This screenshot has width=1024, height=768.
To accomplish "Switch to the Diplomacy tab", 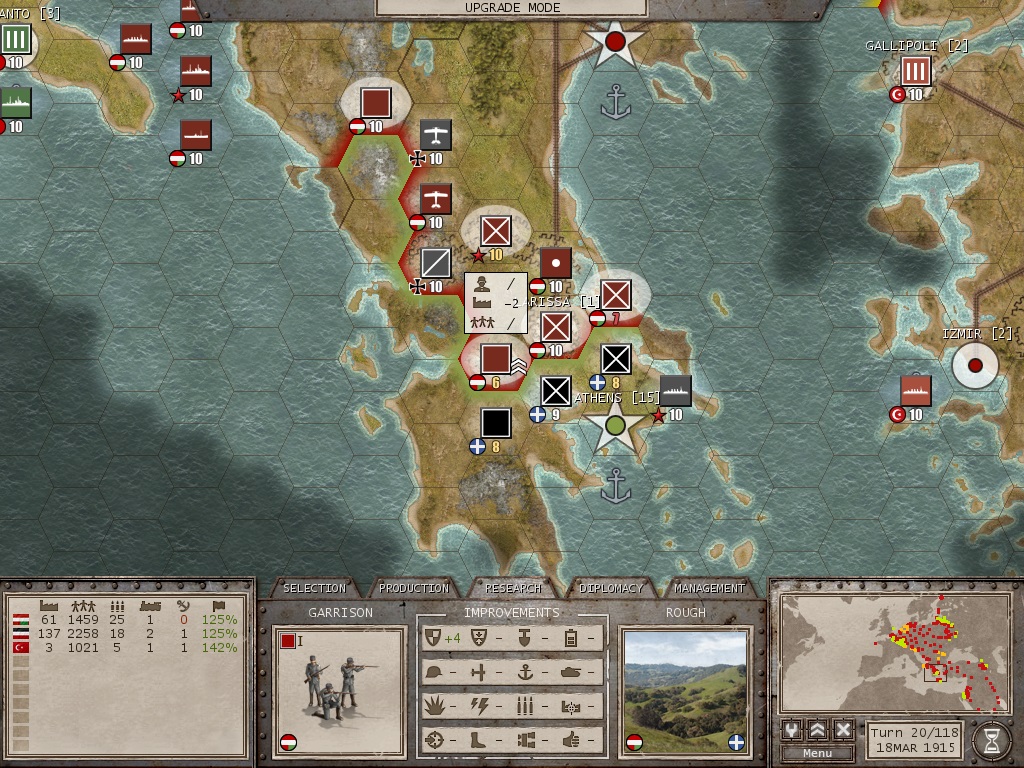I will tap(612, 588).
